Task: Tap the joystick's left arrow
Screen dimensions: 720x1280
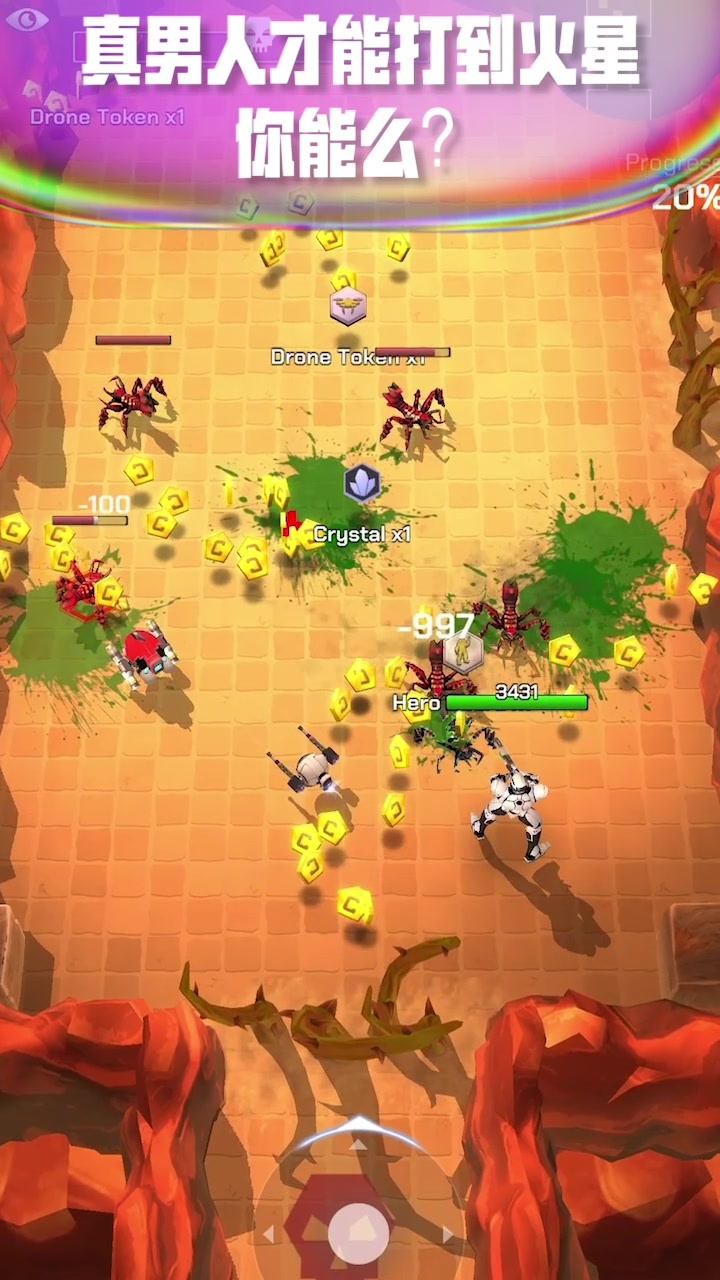Action: [x=269, y=1234]
